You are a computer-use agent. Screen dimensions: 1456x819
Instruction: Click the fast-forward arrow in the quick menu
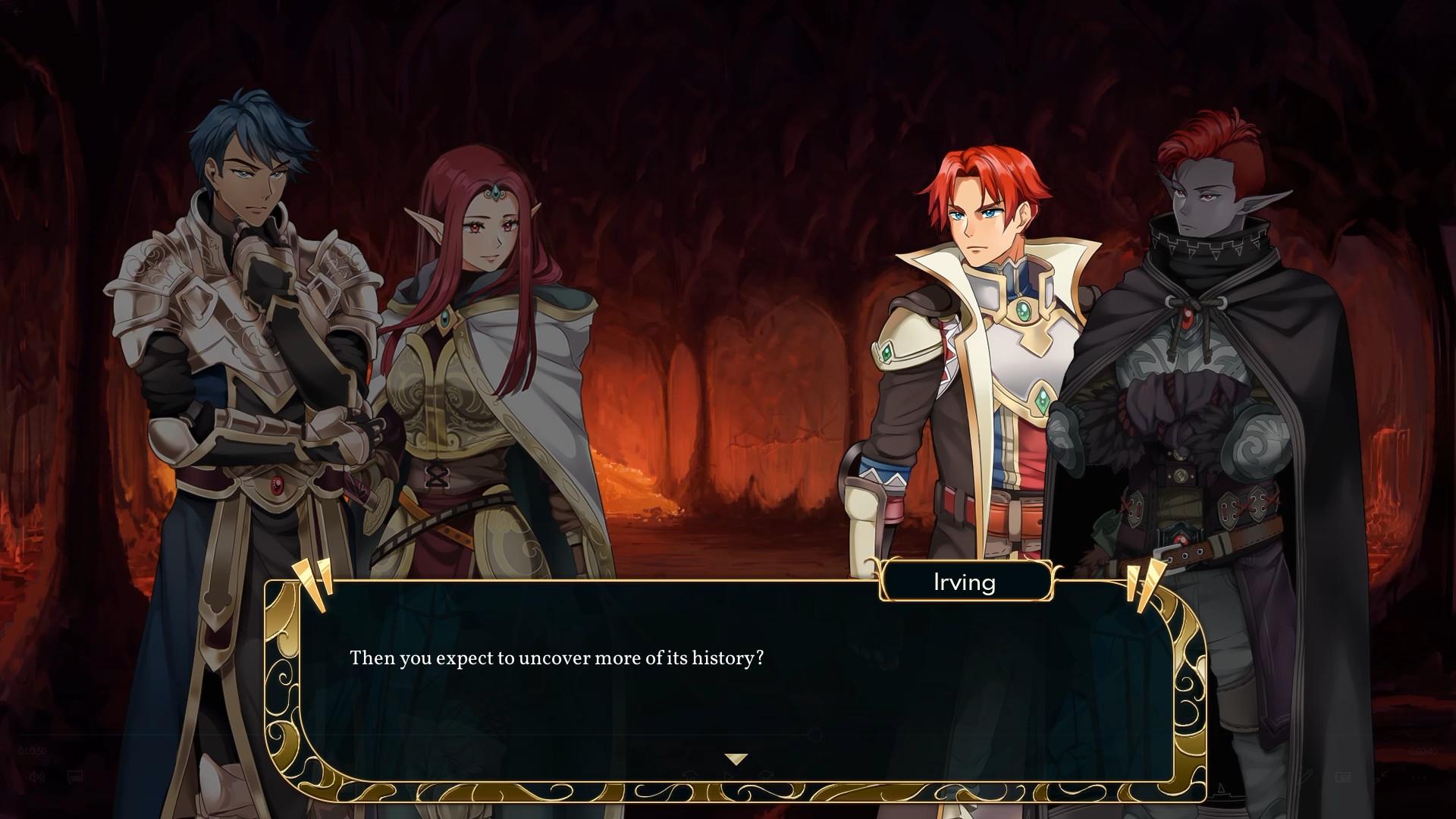tap(767, 774)
